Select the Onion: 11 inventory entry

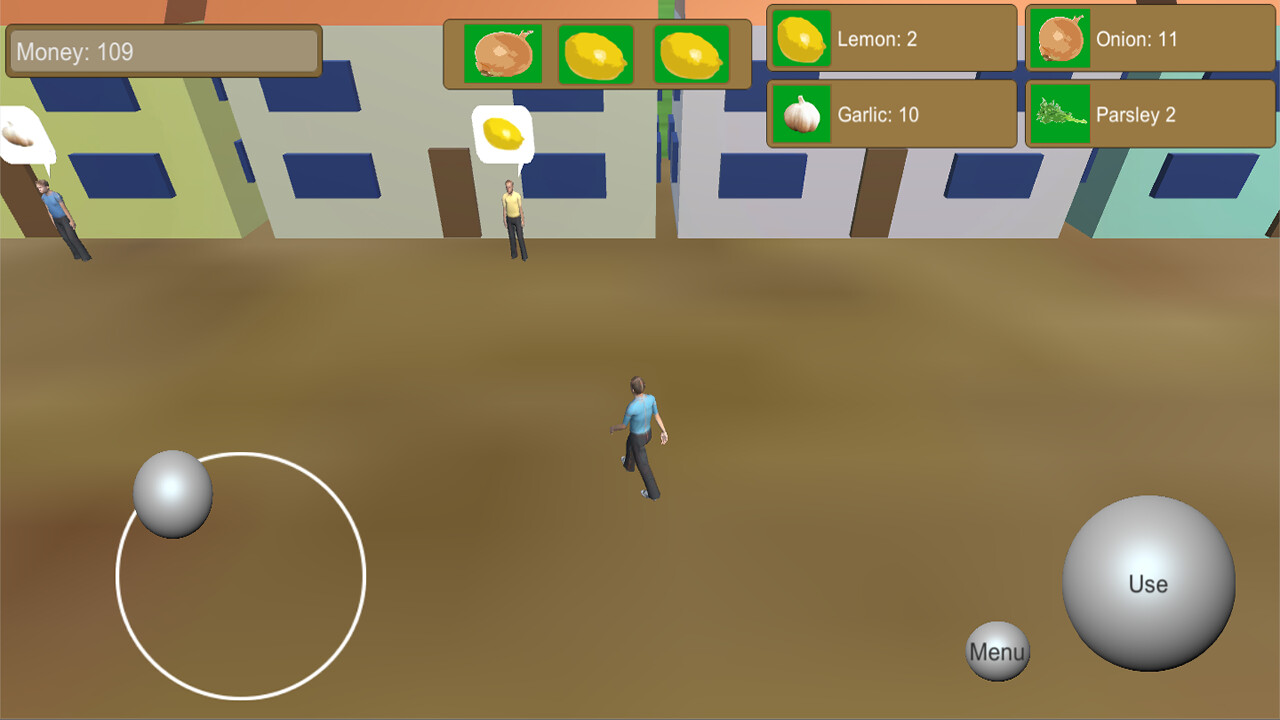(1148, 40)
